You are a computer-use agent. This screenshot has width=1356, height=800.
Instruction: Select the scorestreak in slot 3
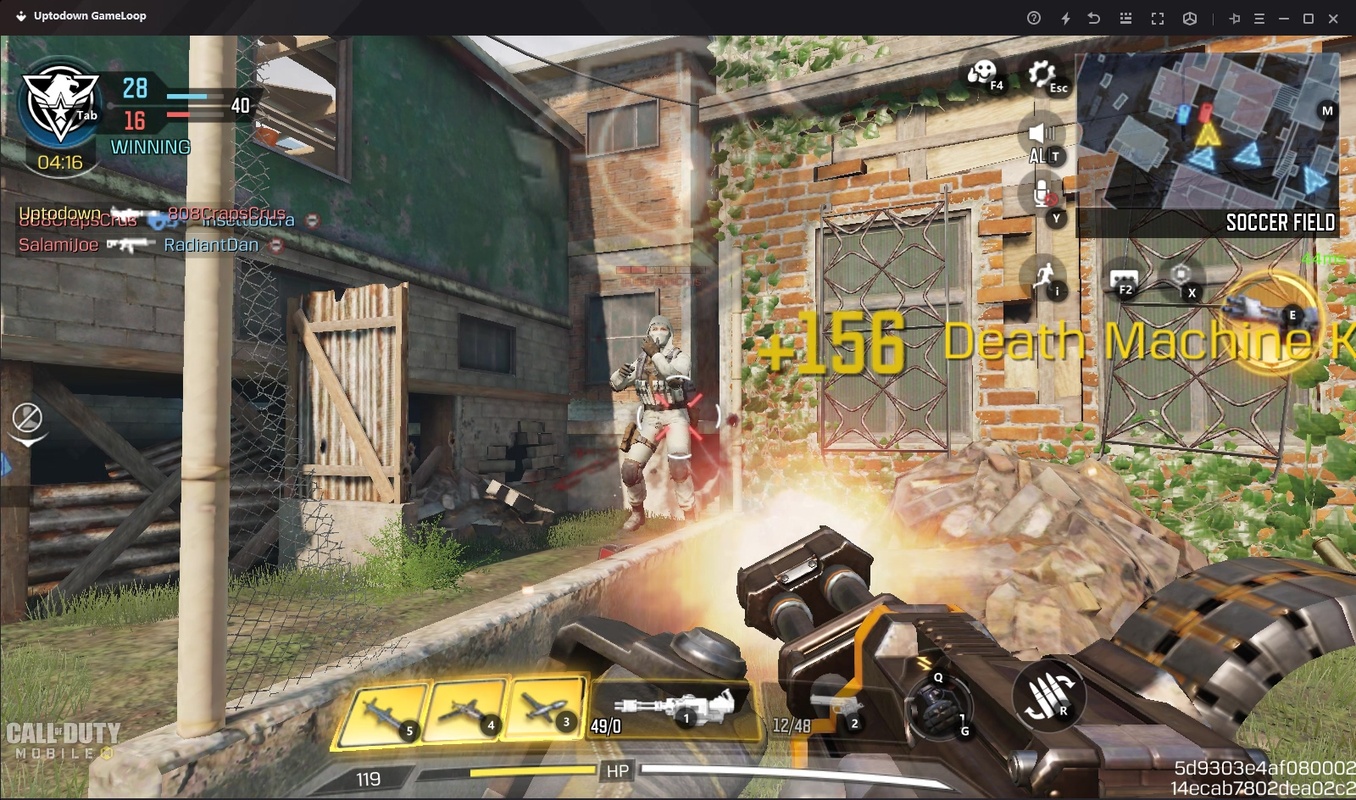pos(547,710)
